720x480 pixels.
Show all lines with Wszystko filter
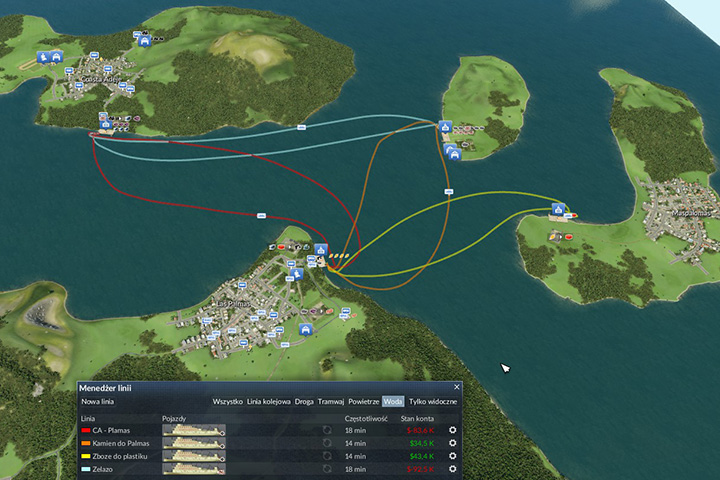pos(227,401)
